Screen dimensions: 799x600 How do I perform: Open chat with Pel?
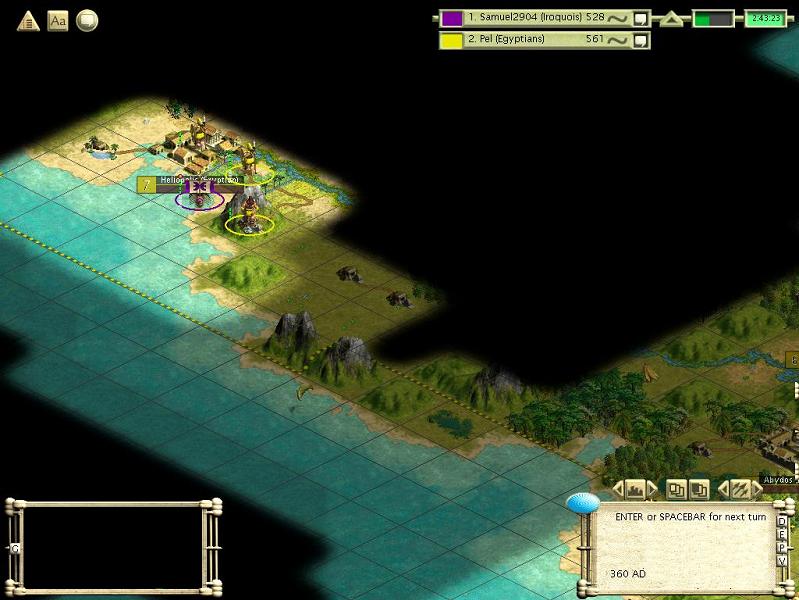(x=641, y=40)
